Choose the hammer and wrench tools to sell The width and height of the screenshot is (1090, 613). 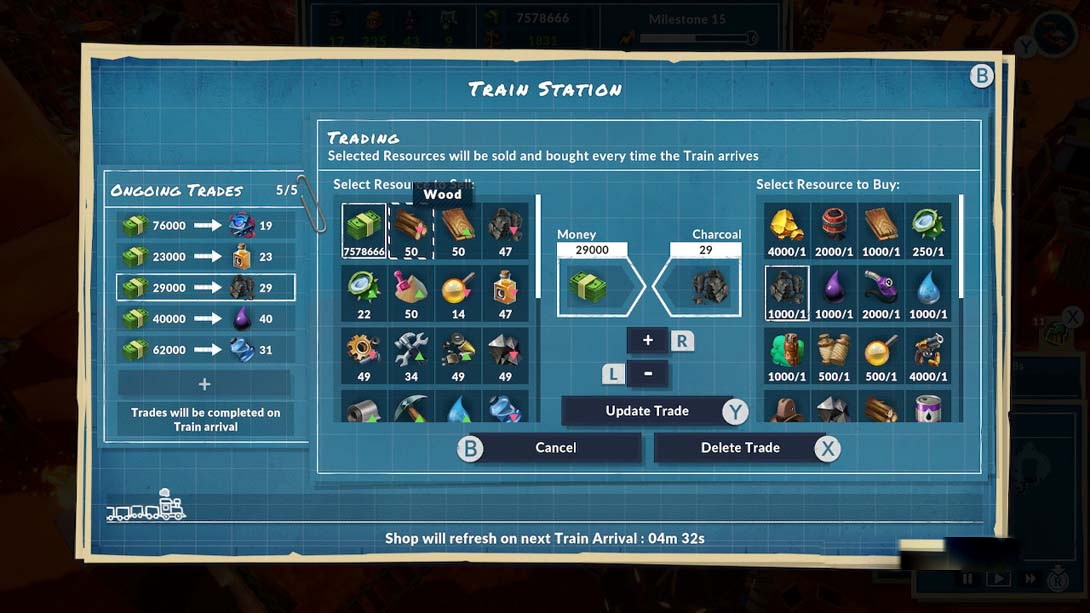pos(411,354)
